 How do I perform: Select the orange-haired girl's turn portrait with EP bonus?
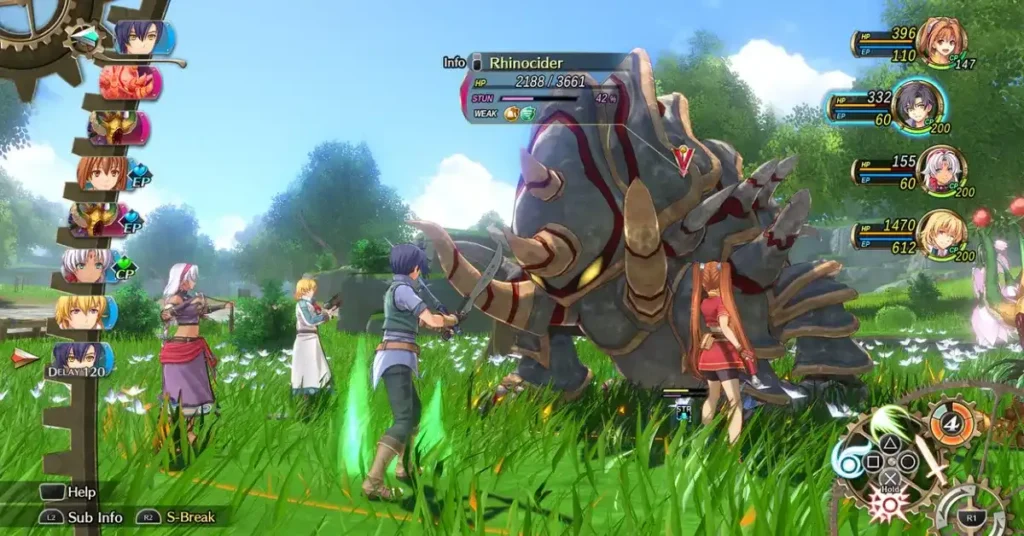(x=100, y=173)
